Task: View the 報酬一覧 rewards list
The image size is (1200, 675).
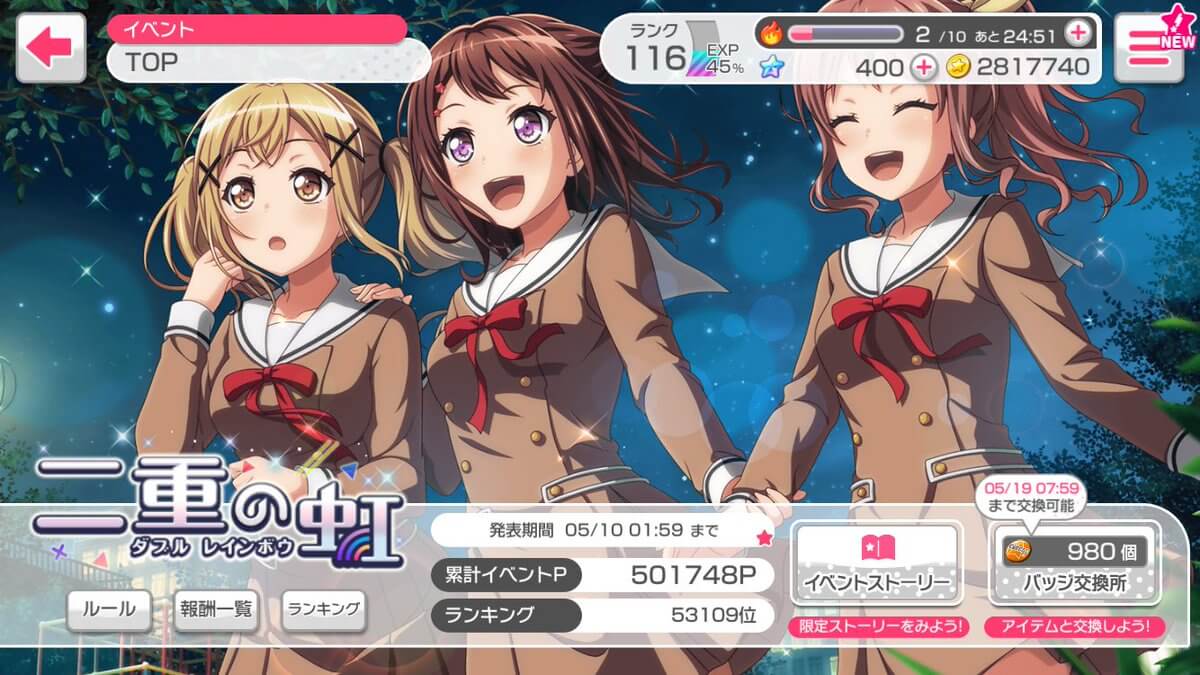Action: [216, 610]
